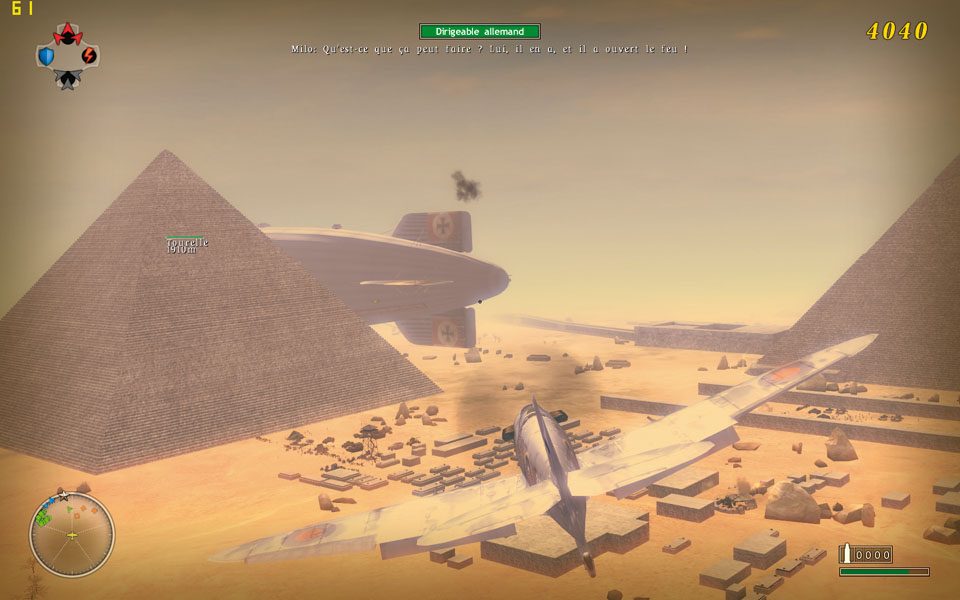Select the bullet weapon icon
This screenshot has width=960, height=600.
(846, 554)
